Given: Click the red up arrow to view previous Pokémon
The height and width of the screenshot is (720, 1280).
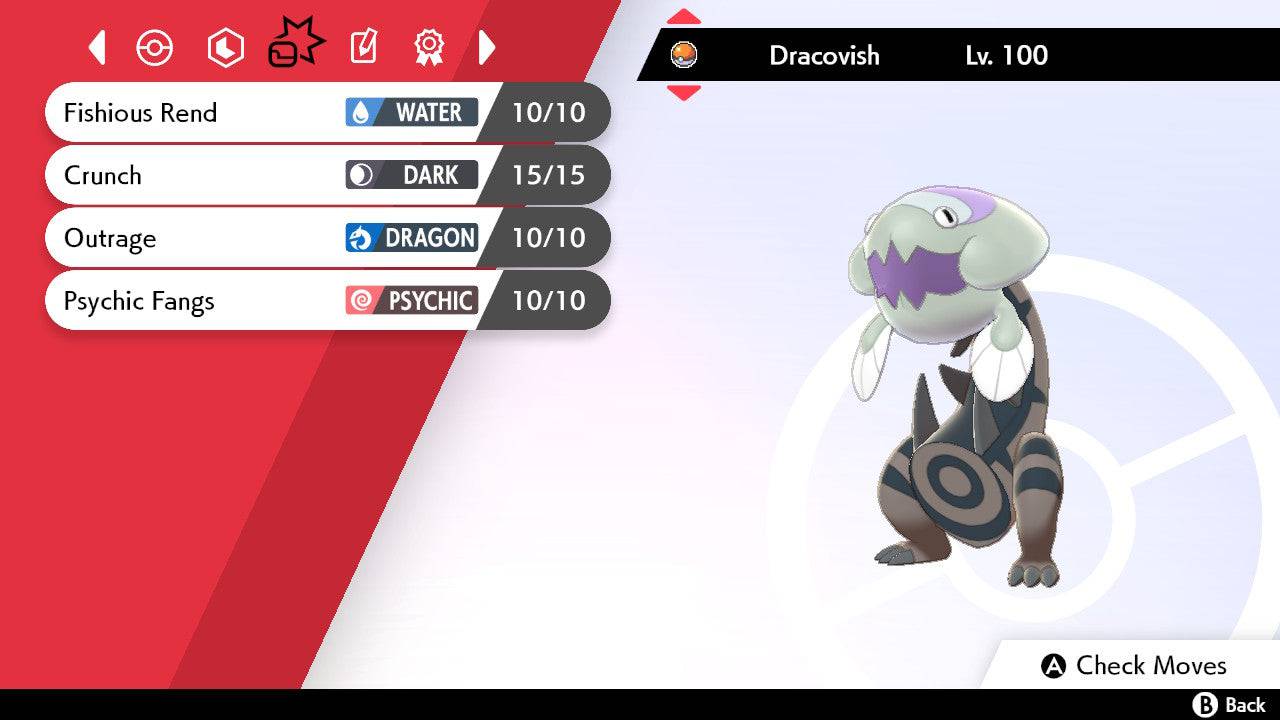Looking at the screenshot, I should 684,14.
